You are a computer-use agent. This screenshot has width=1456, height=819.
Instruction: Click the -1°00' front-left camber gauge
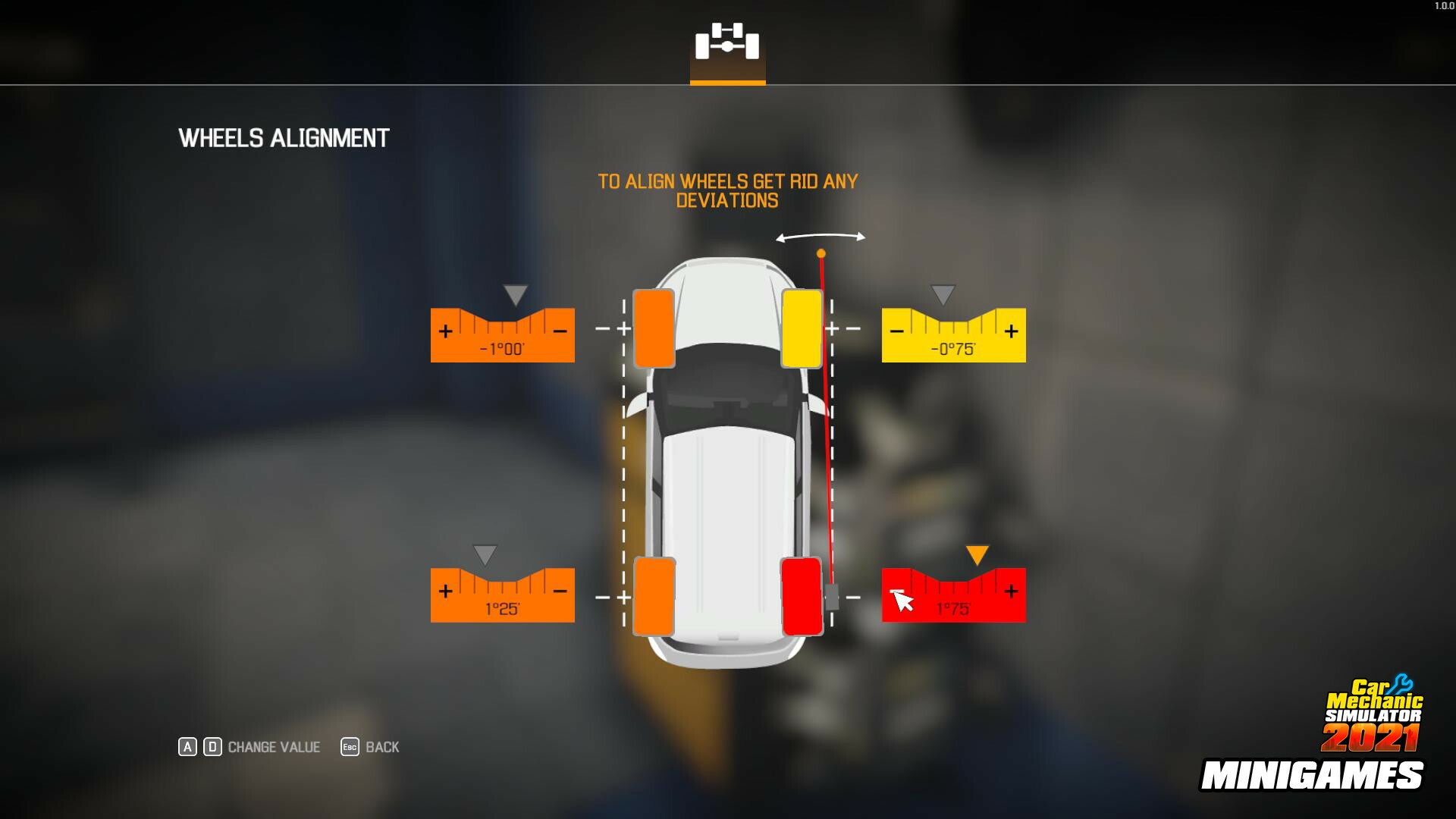[502, 334]
